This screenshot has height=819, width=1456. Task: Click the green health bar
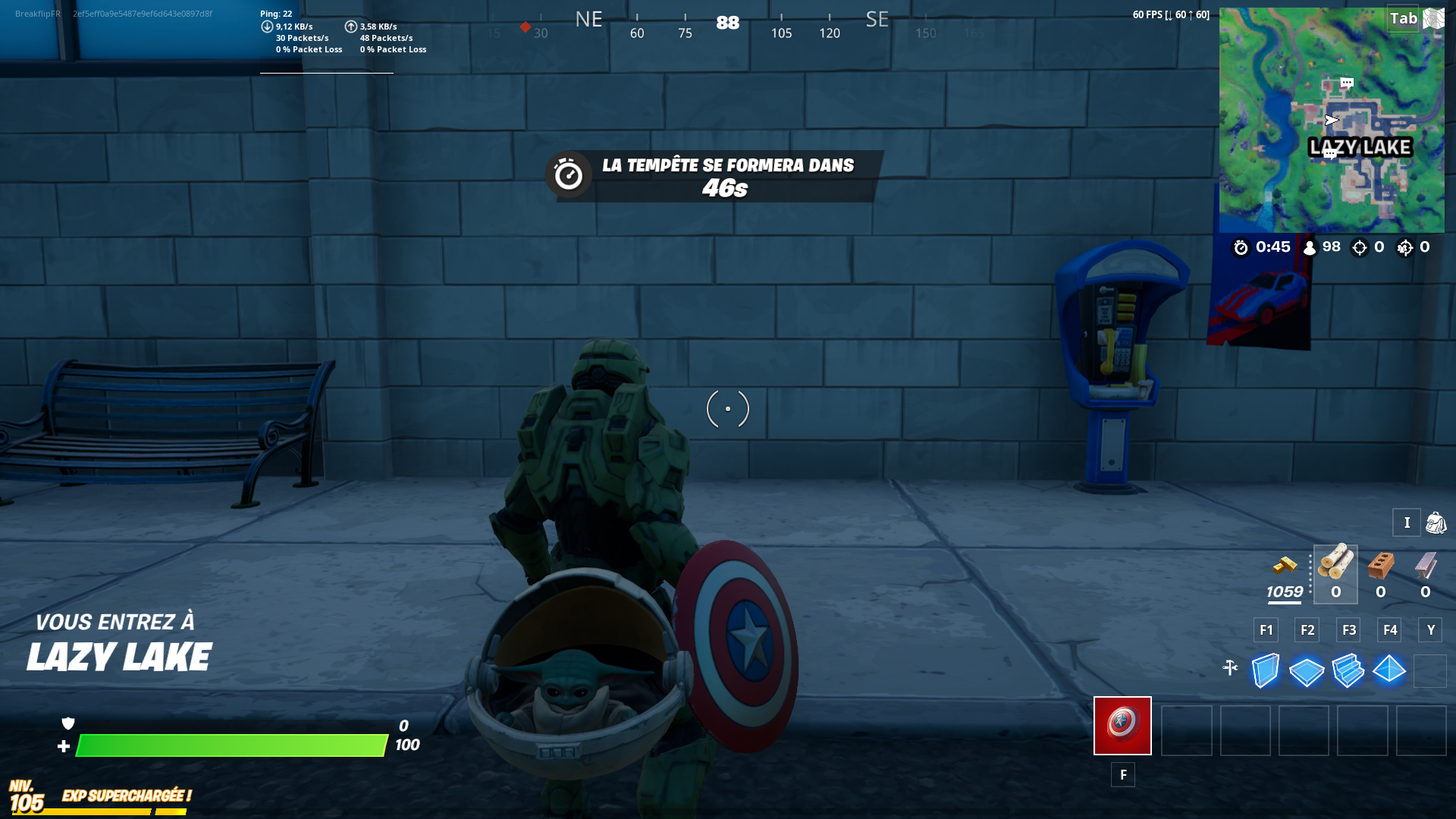click(x=227, y=745)
